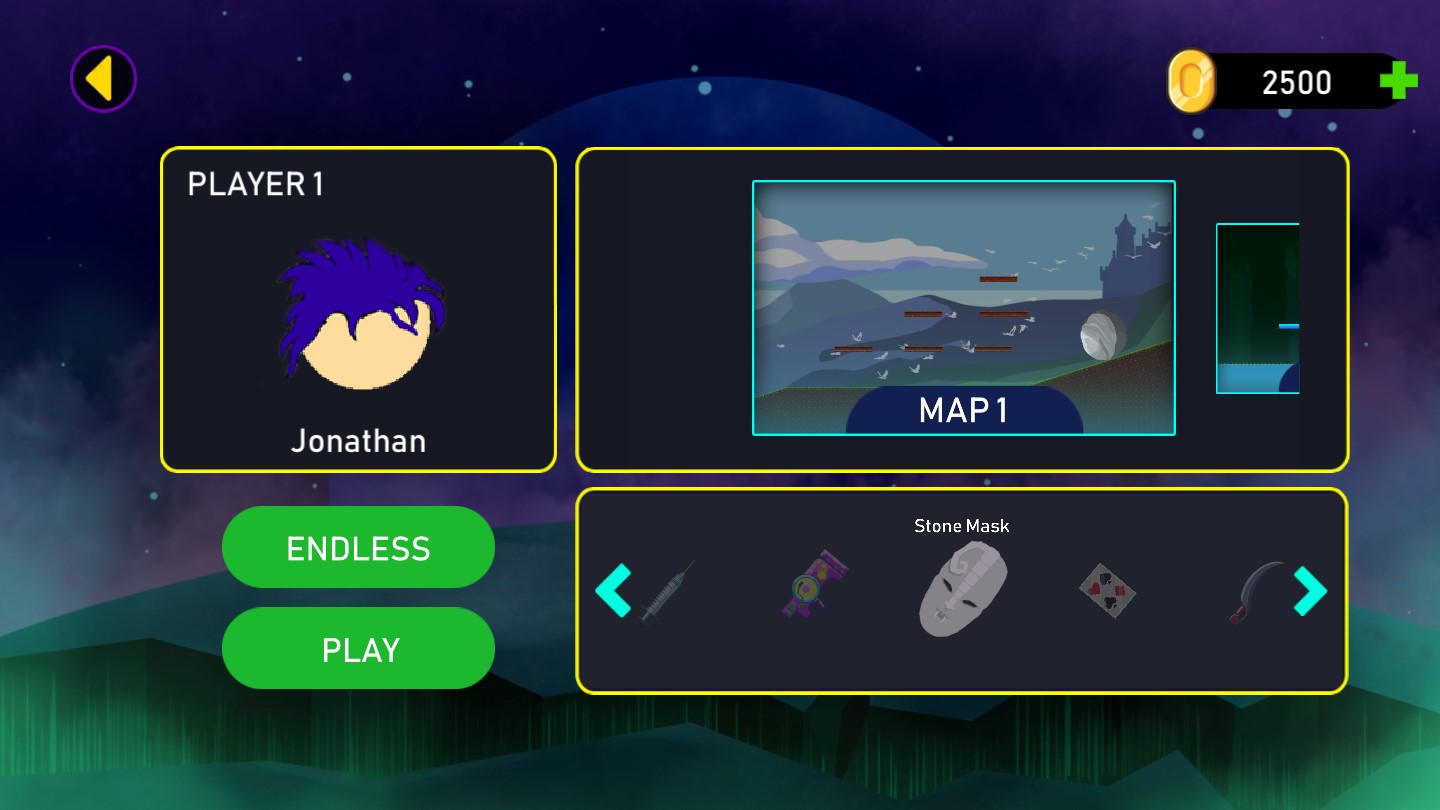The height and width of the screenshot is (810, 1440).
Task: Choose the Stone Mask item
Action: pyautogui.click(x=962, y=588)
